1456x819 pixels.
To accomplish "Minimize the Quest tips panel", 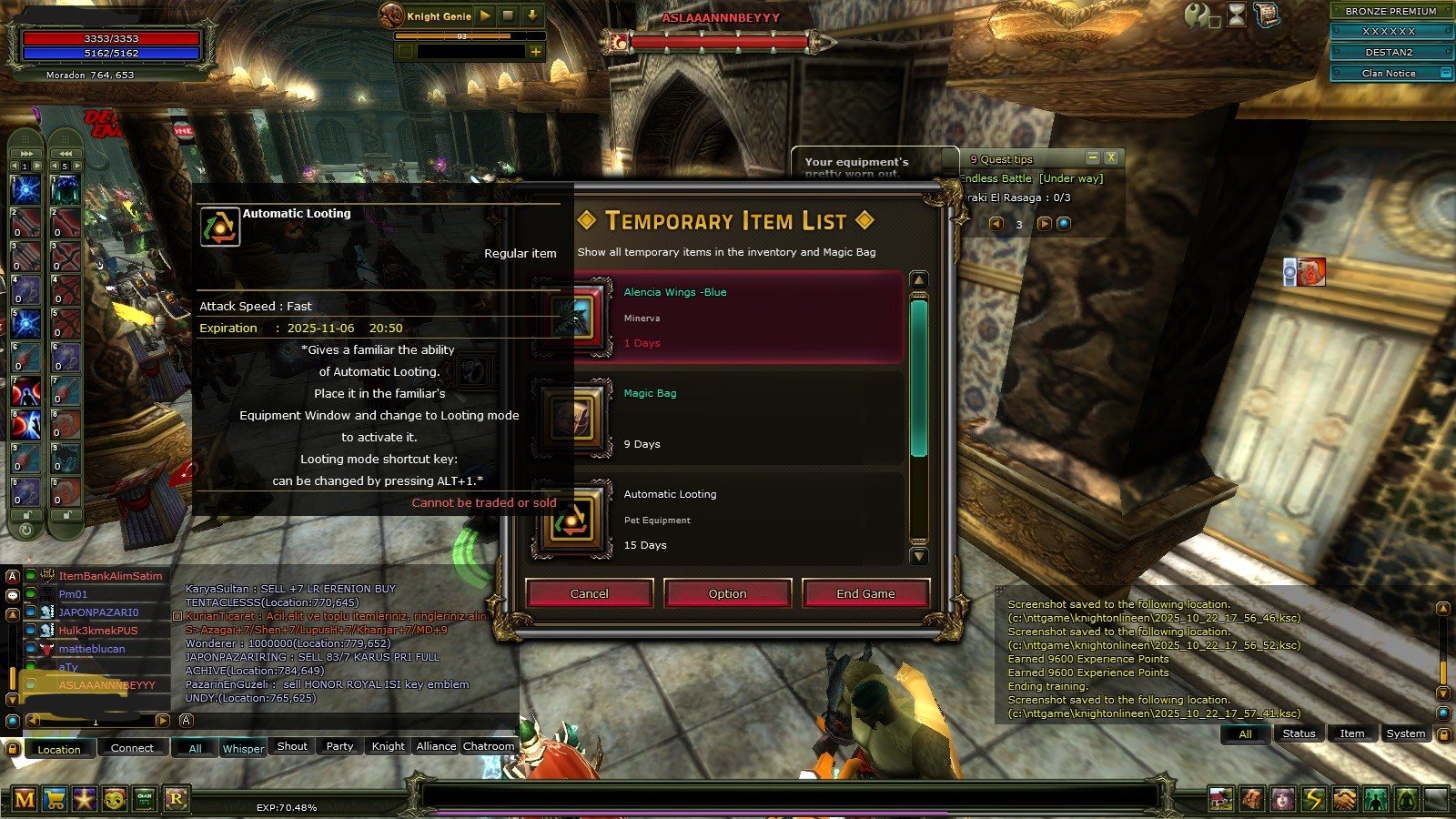I will coord(1093,158).
